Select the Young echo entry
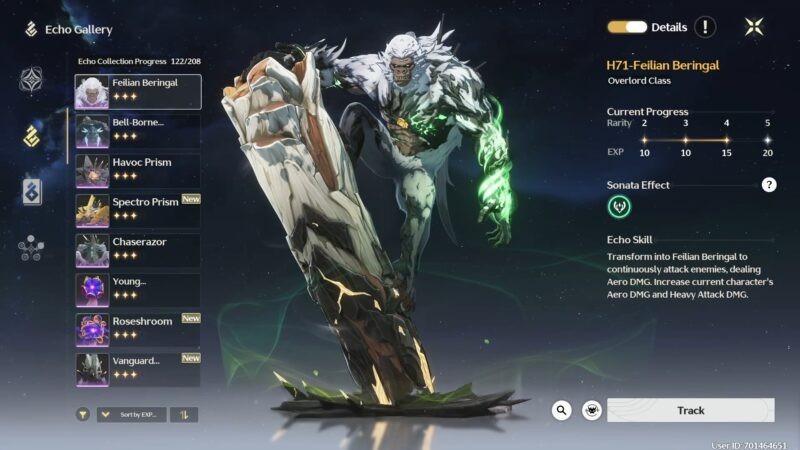Viewport: 800px width, 450px height. point(137,290)
